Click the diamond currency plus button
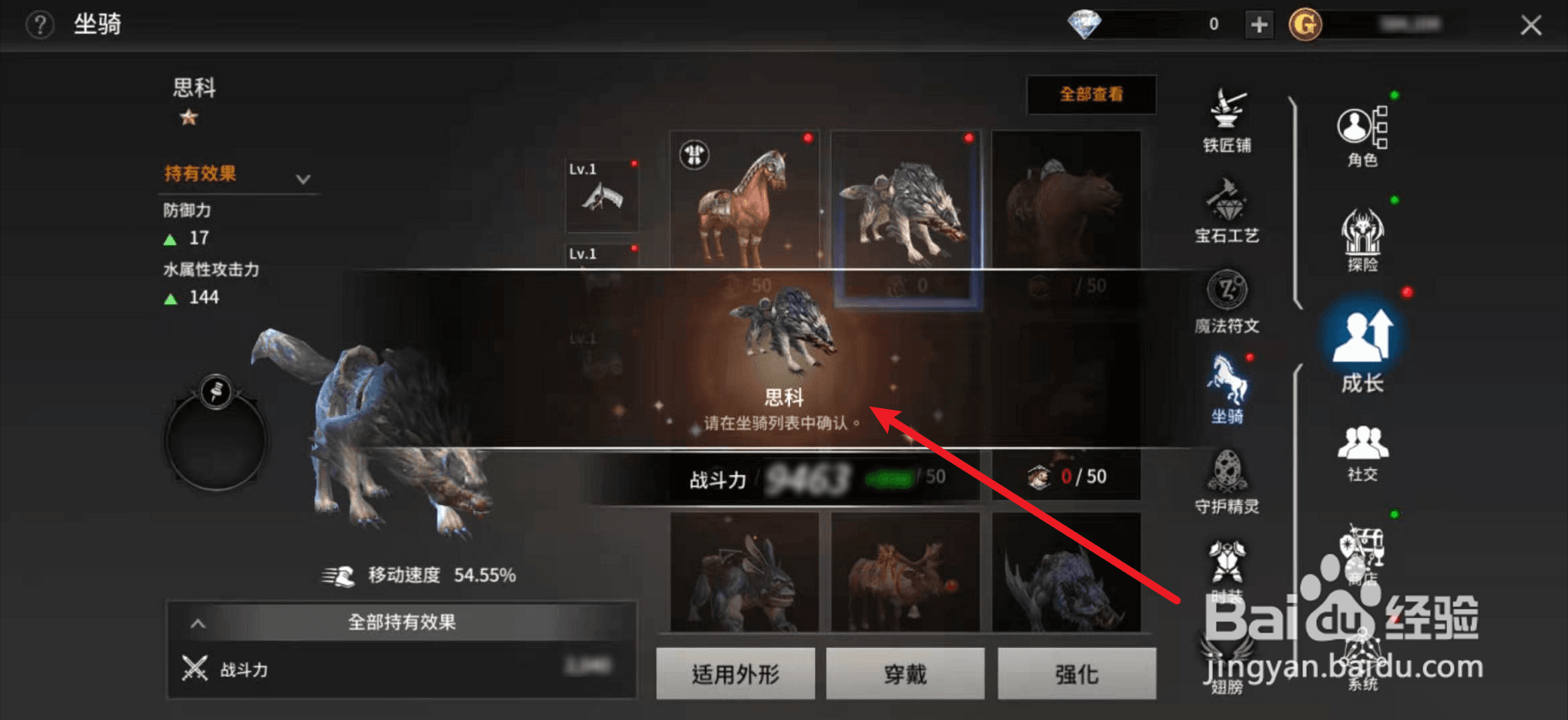1568x720 pixels. pyautogui.click(x=1259, y=25)
